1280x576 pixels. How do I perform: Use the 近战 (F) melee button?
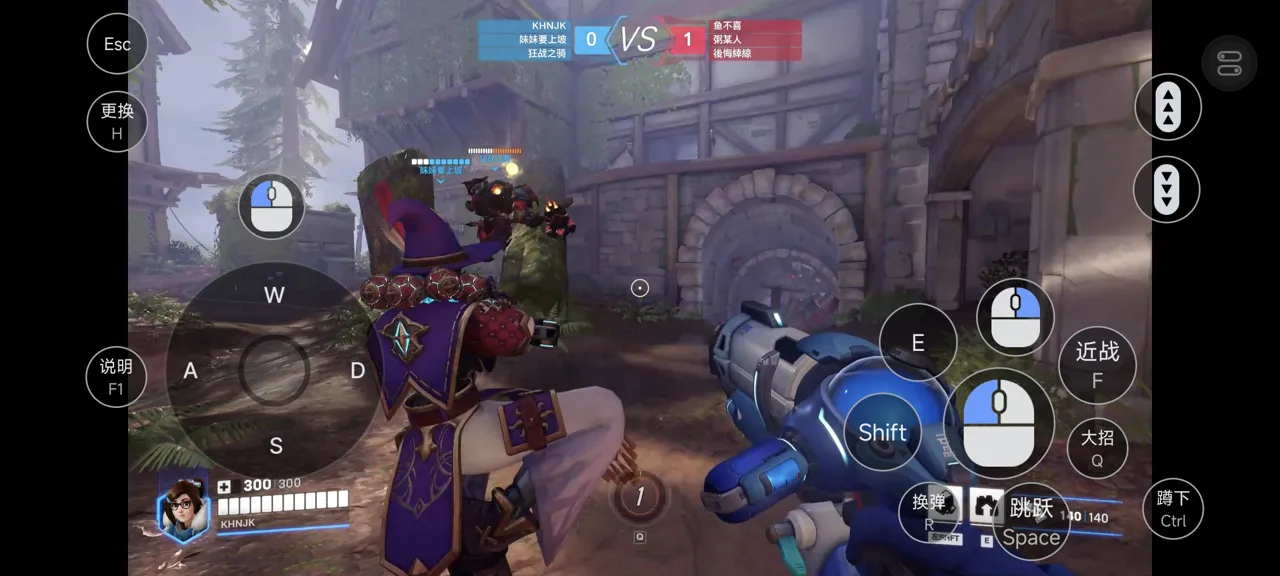pyautogui.click(x=1097, y=364)
